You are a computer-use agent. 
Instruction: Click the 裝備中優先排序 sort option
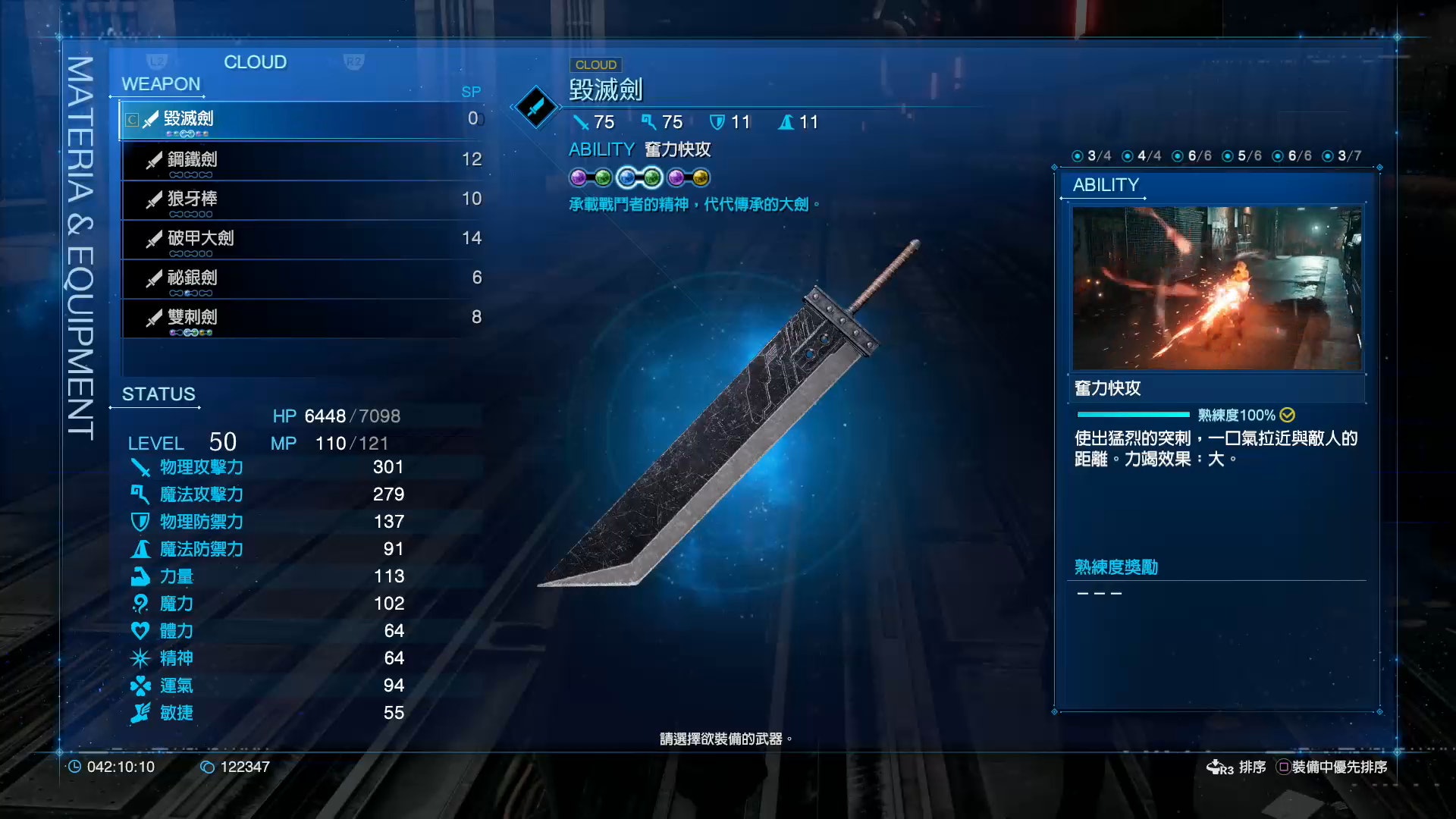pos(1332,767)
